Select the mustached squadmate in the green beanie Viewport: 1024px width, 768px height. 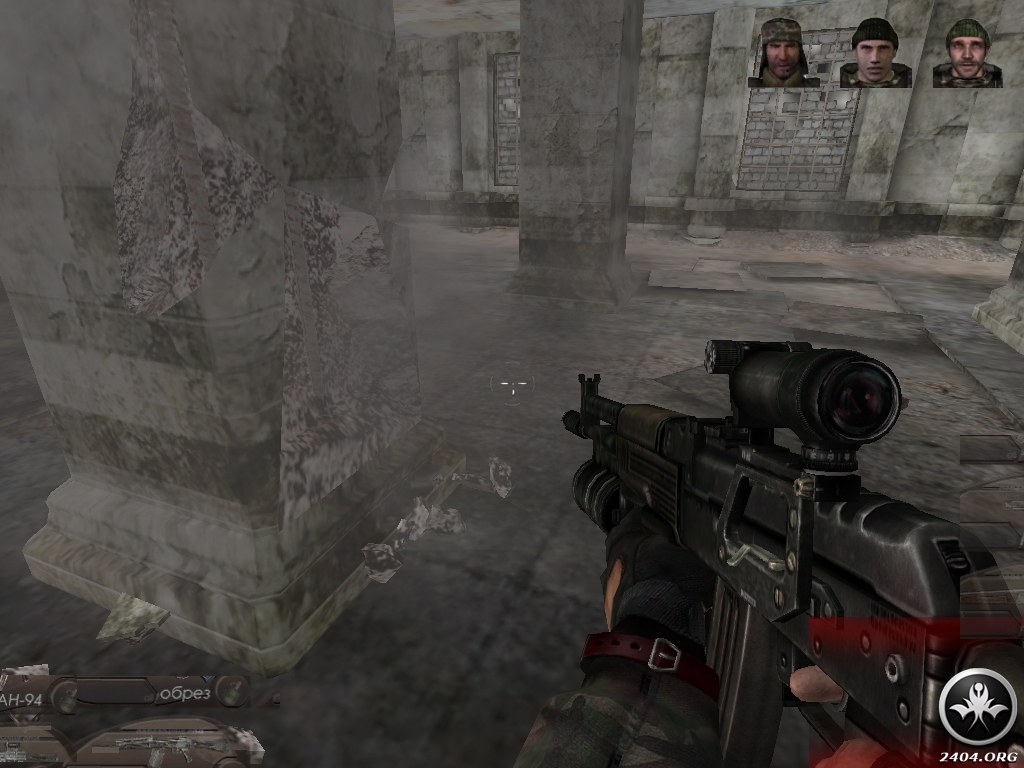967,54
